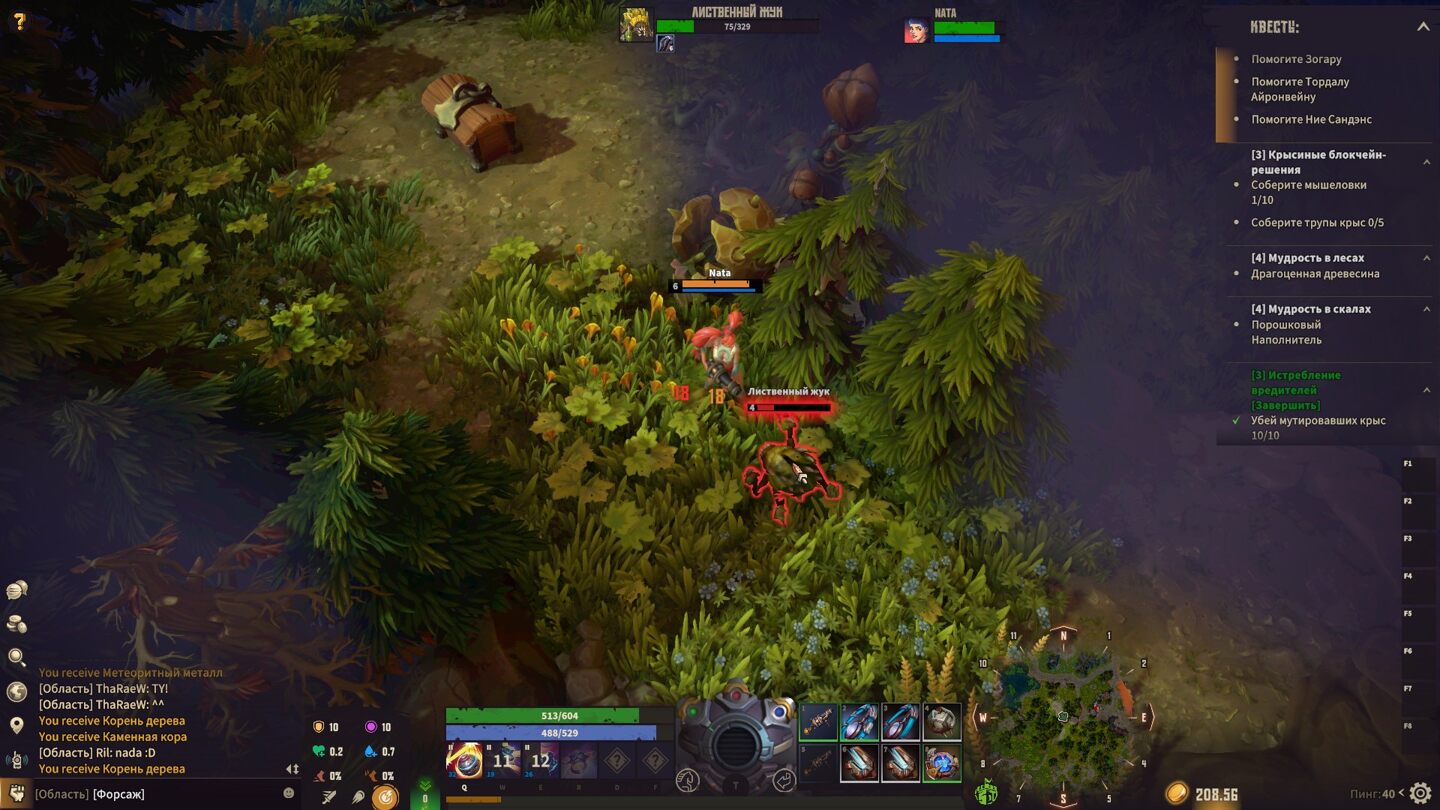Open the gear settings menu
The height and width of the screenshot is (810, 1440).
(1420, 794)
